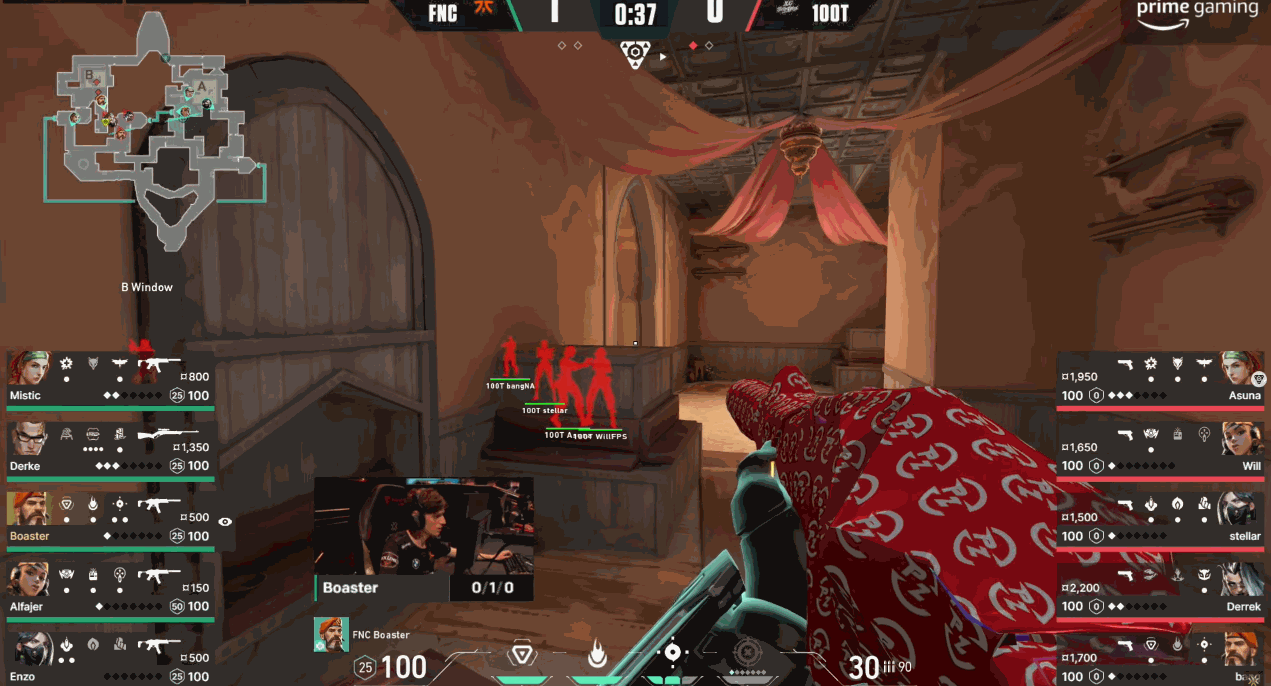Screen dimensions: 1271x686
Task: Pick Alfajer's player row
Action: pyautogui.click(x=110, y=590)
